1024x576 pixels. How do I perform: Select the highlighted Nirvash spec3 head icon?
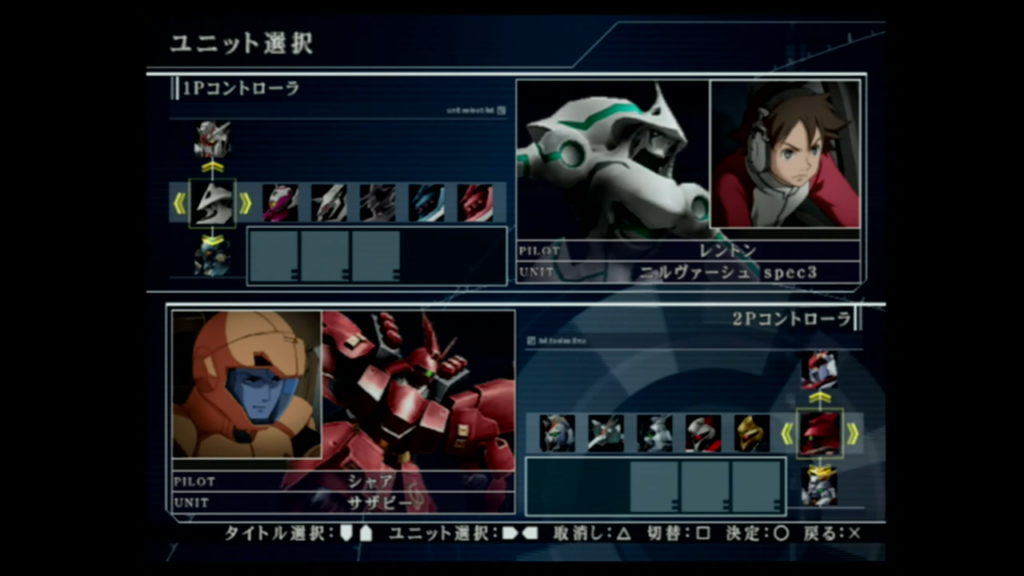(212, 203)
